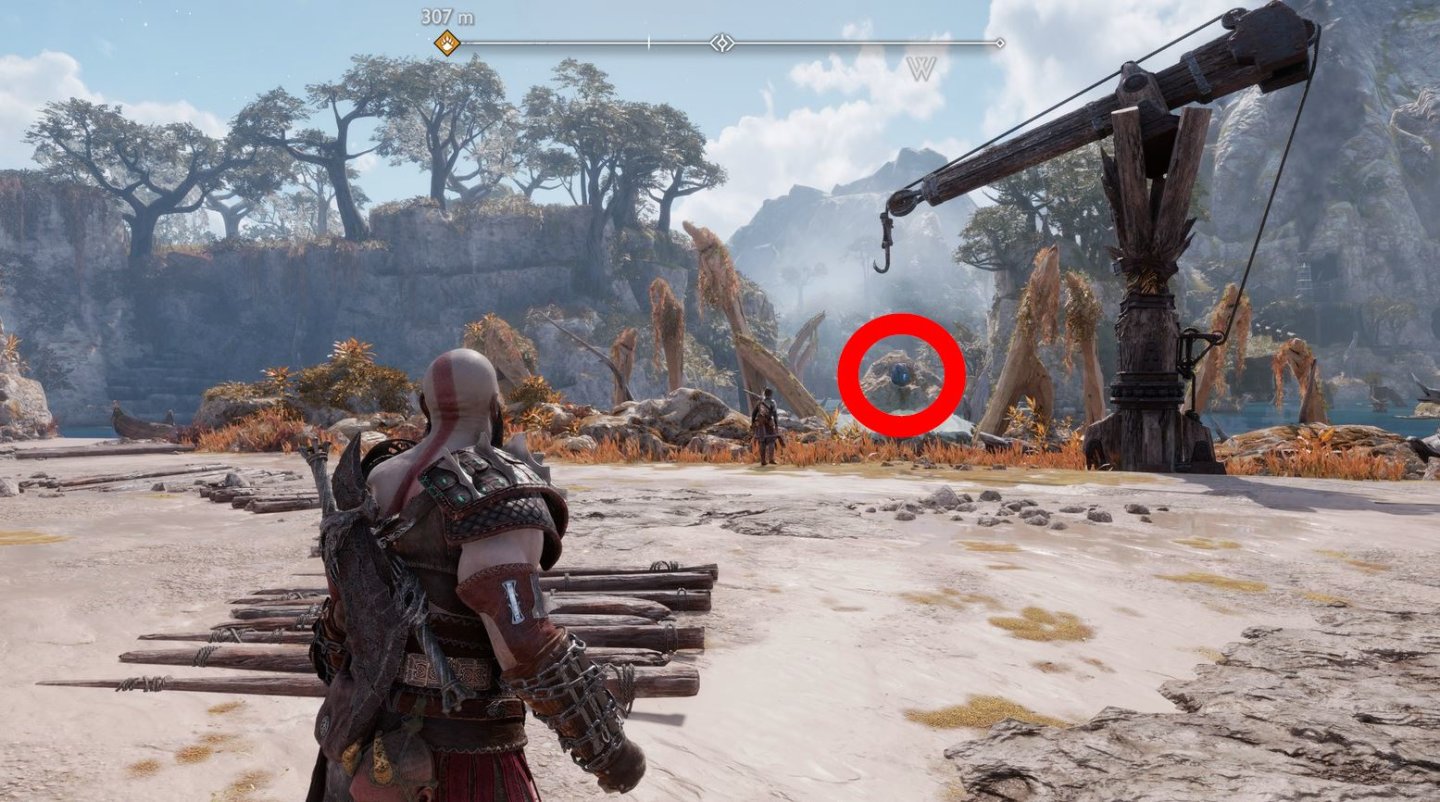Click the blue orb inside the red circle
The width and height of the screenshot is (1440, 802).
902,375
